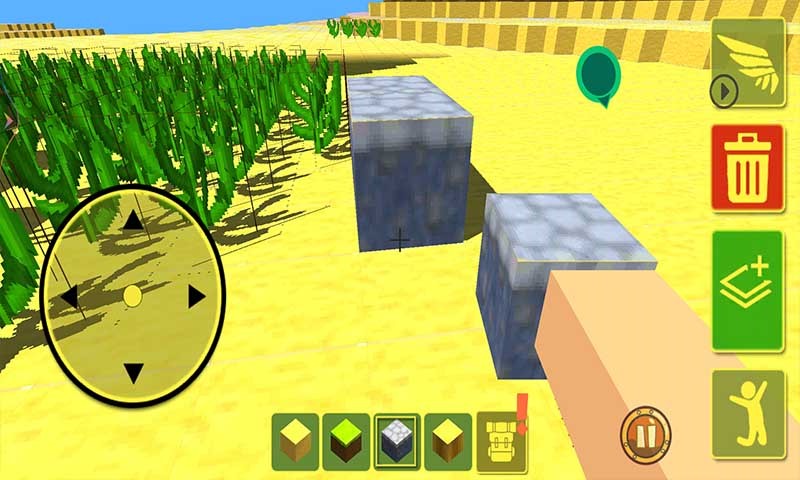Pause the game with the round pause button
This screenshot has height=480, width=800.
pos(645,433)
